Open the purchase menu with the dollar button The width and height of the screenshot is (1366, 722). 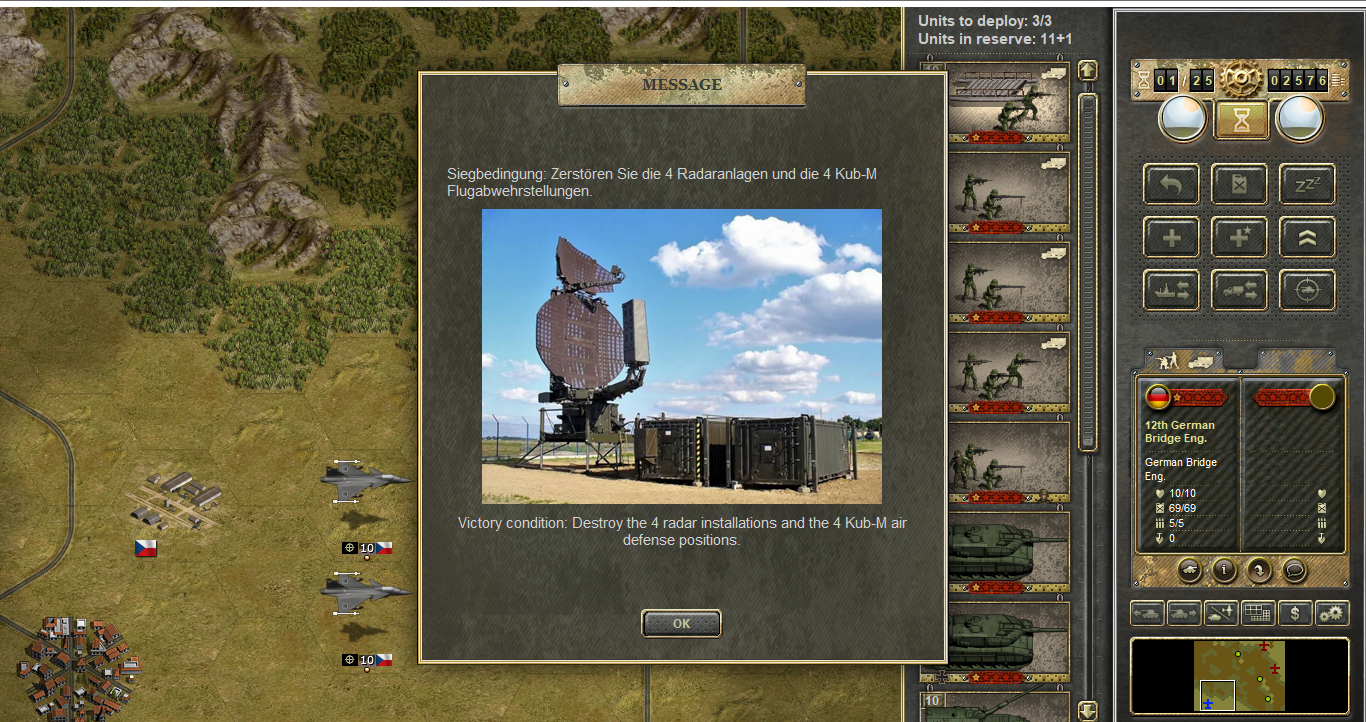[x=1295, y=612]
